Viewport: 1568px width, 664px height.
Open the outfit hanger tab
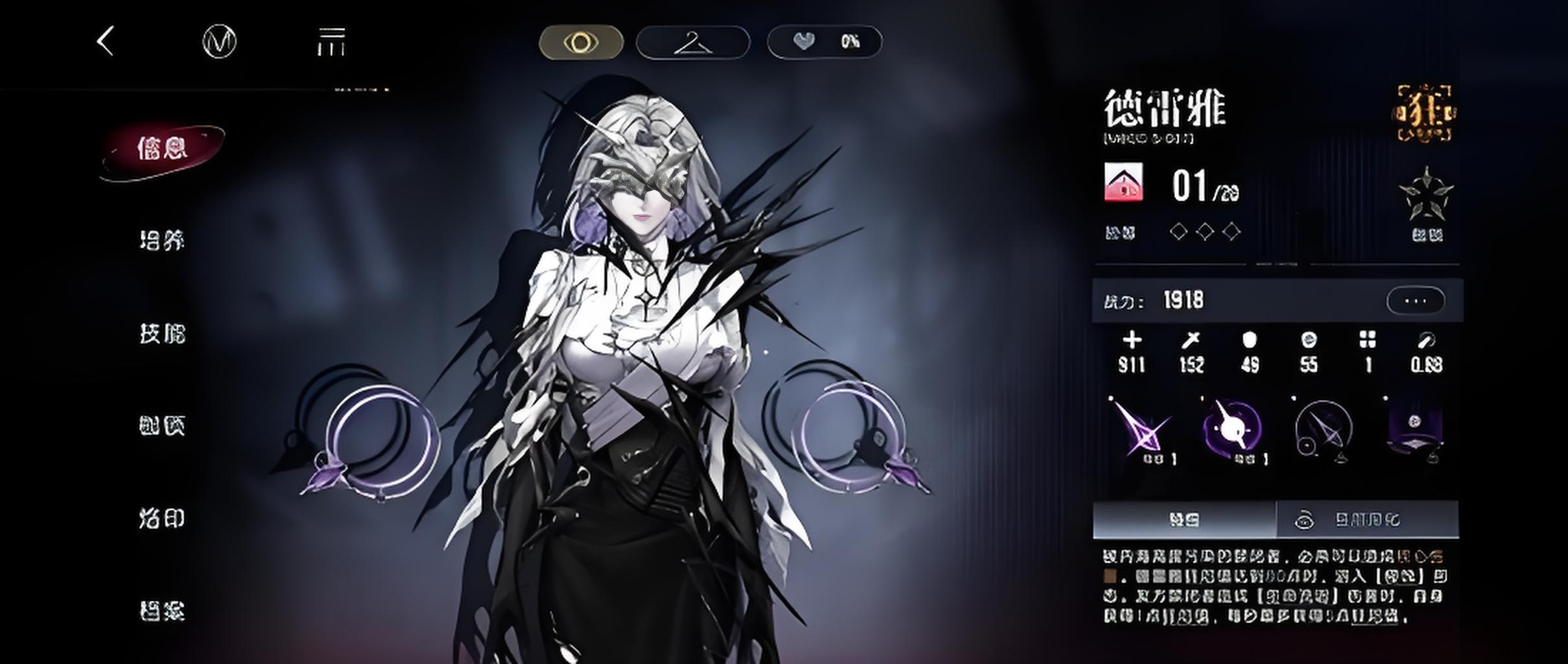(x=693, y=43)
